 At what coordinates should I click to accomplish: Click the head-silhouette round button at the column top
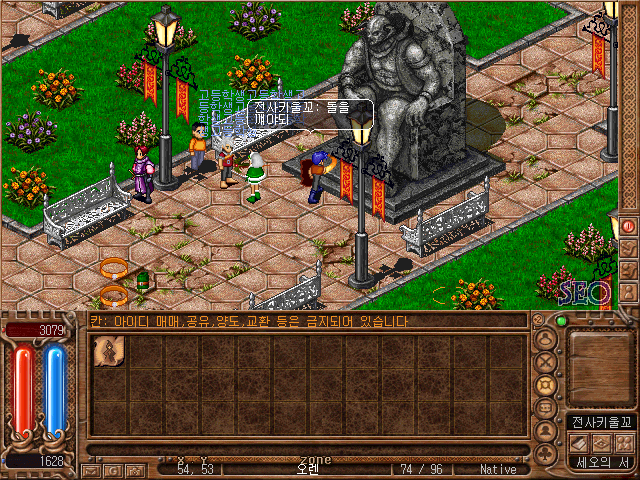[x=546, y=339]
